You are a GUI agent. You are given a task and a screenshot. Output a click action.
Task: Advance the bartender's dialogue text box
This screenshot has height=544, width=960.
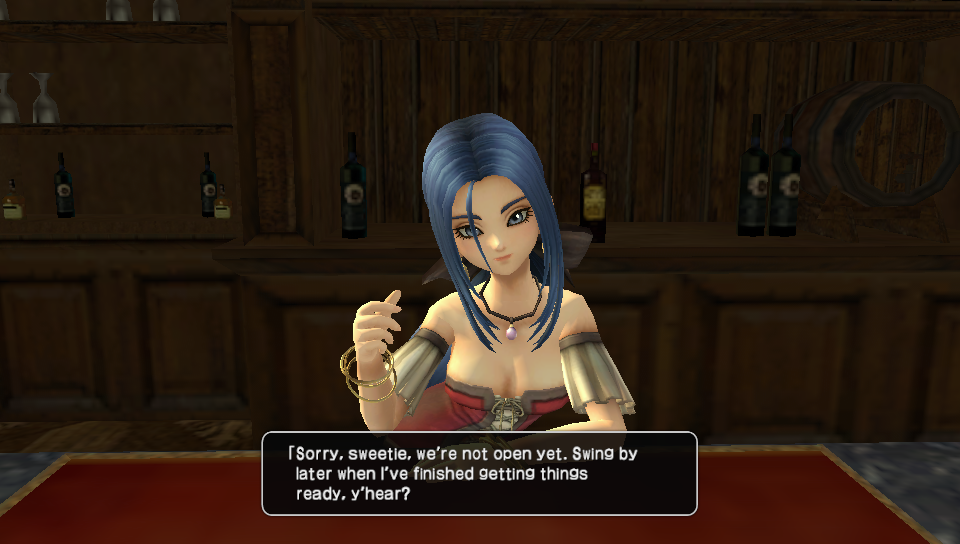479,473
